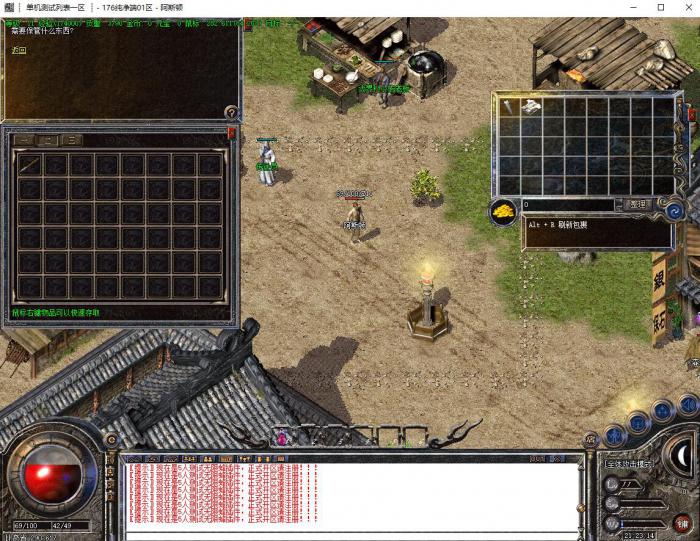The image size is (700, 541).
Task: Close the storage warehouse window
Action: 232,132
